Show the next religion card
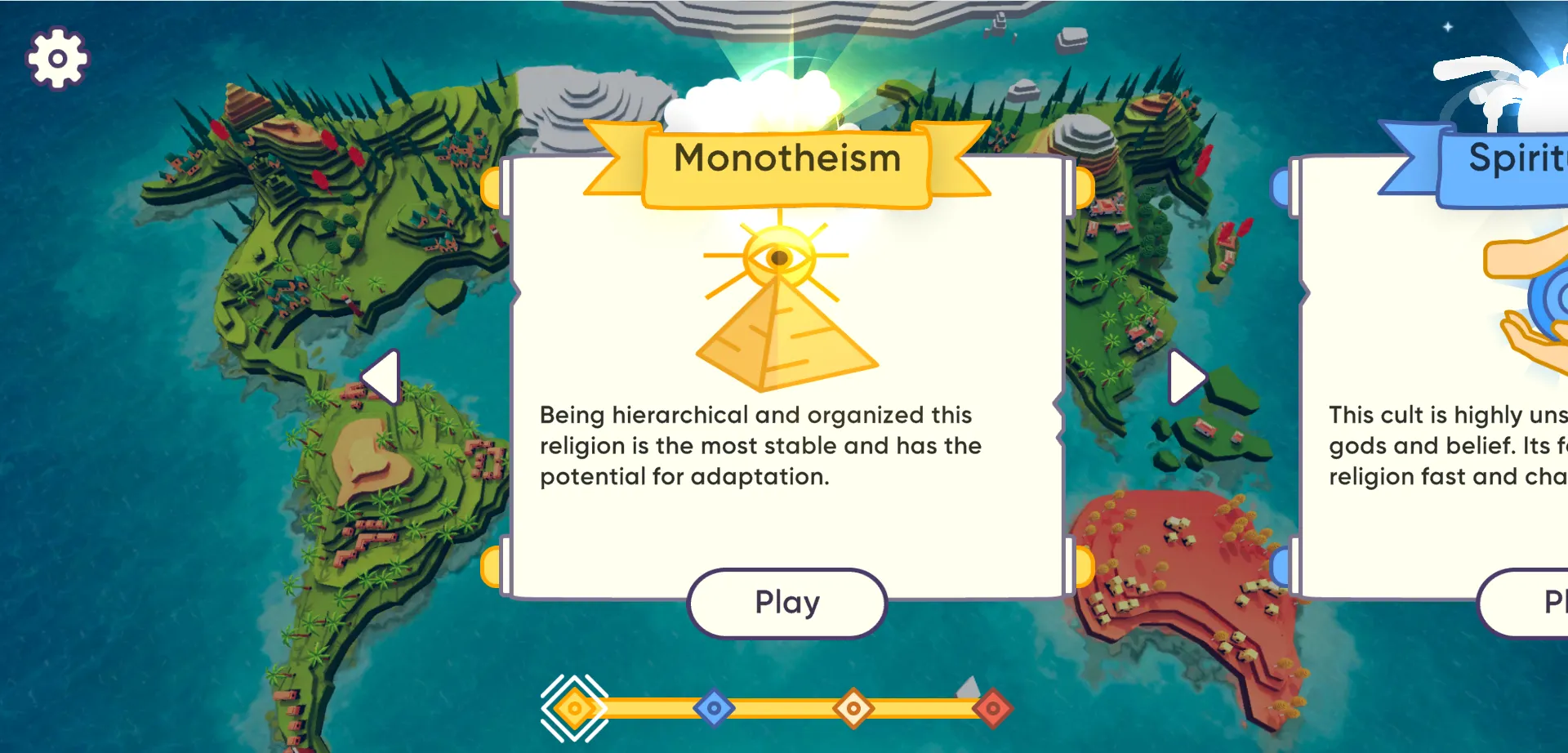Viewport: 1568px width, 753px height. pos(1186,377)
